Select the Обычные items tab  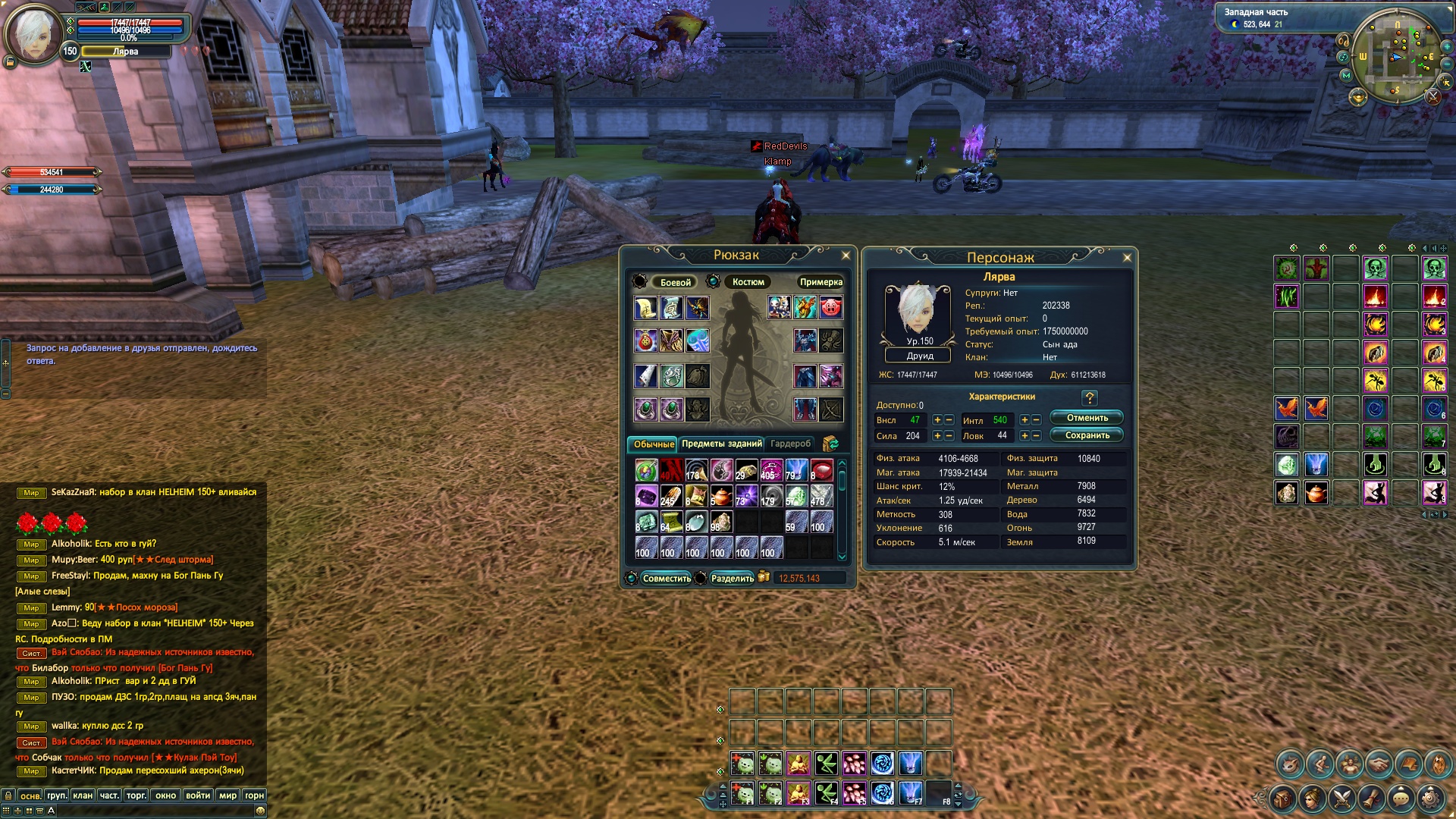point(654,444)
